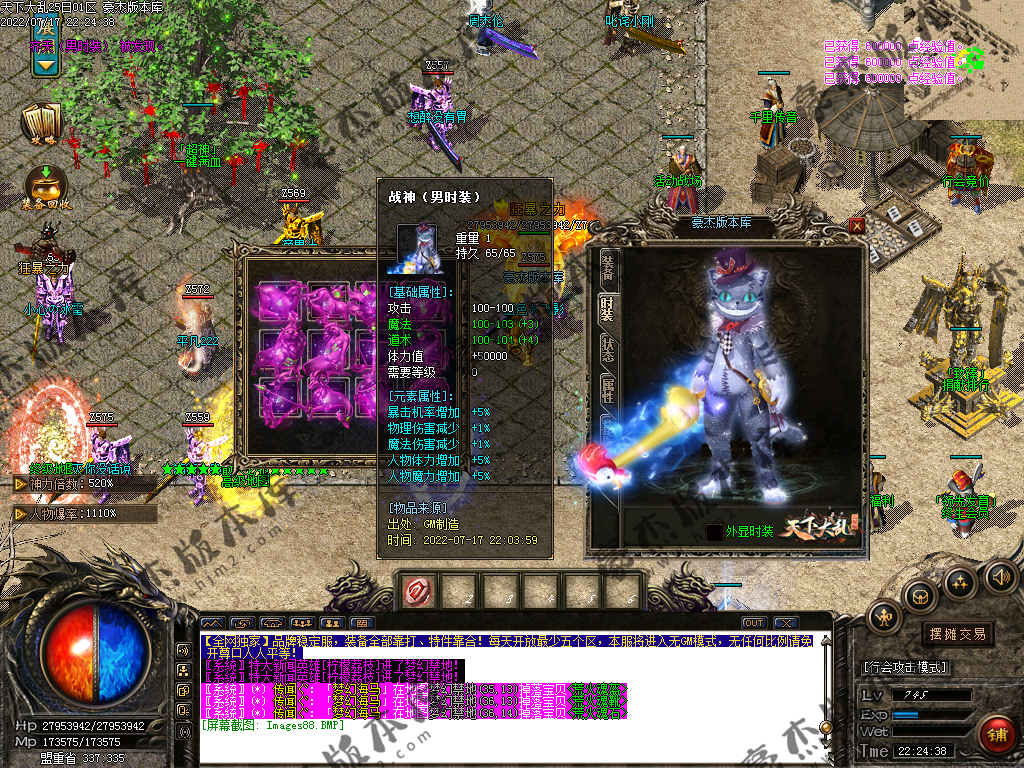Expand the 人物爆率 arrow entry
1024x768 pixels.
coord(20,513)
